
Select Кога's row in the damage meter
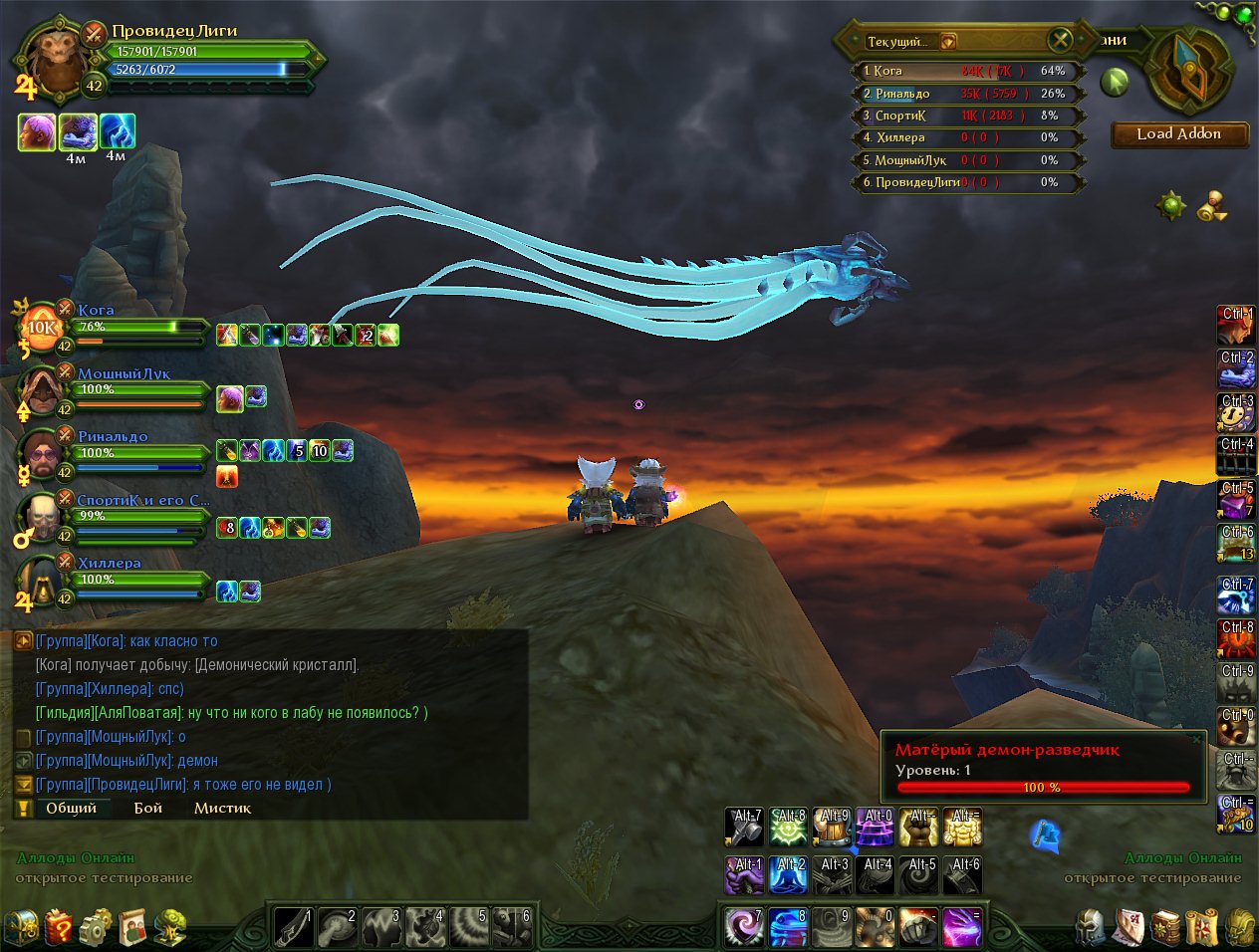pyautogui.click(x=968, y=71)
